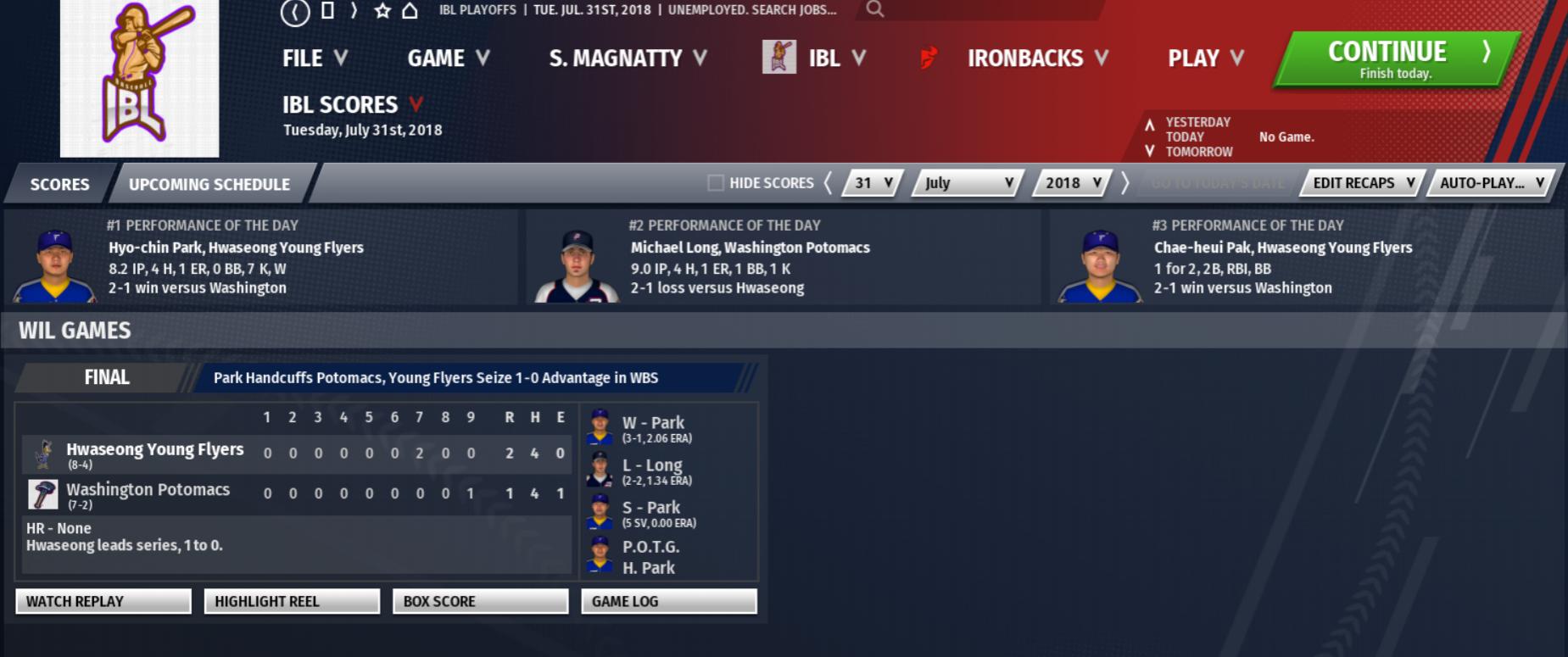Expand the S. Magnatty manager menu

pyautogui.click(x=628, y=58)
